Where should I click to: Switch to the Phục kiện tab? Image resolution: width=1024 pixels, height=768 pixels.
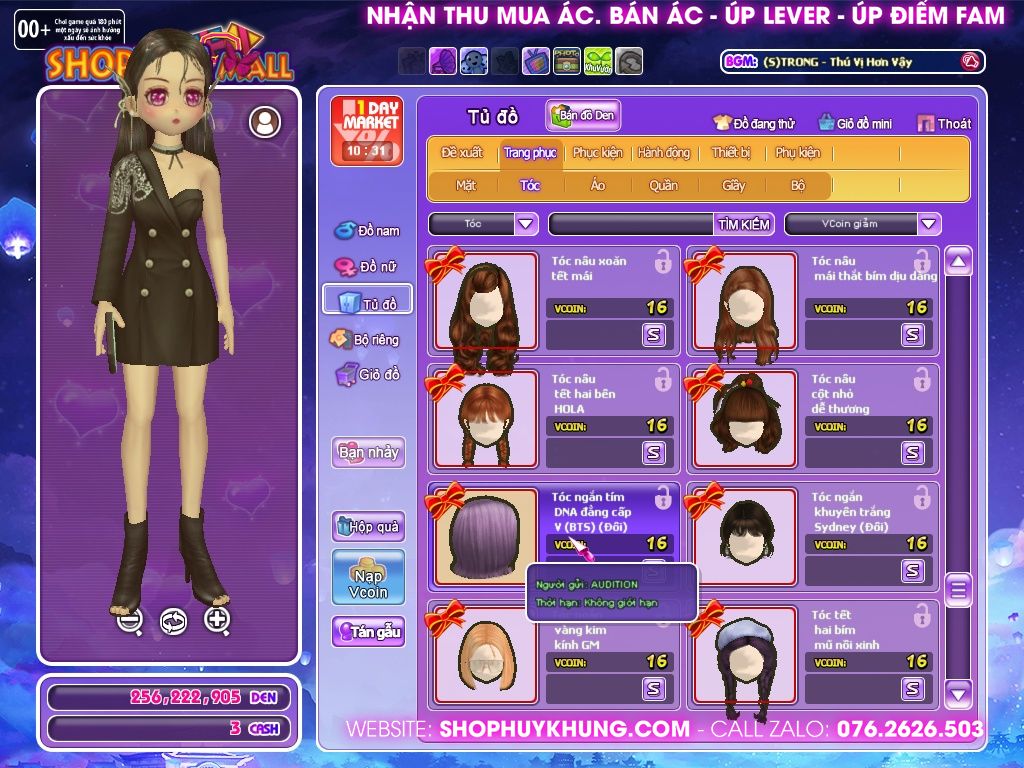tap(597, 153)
